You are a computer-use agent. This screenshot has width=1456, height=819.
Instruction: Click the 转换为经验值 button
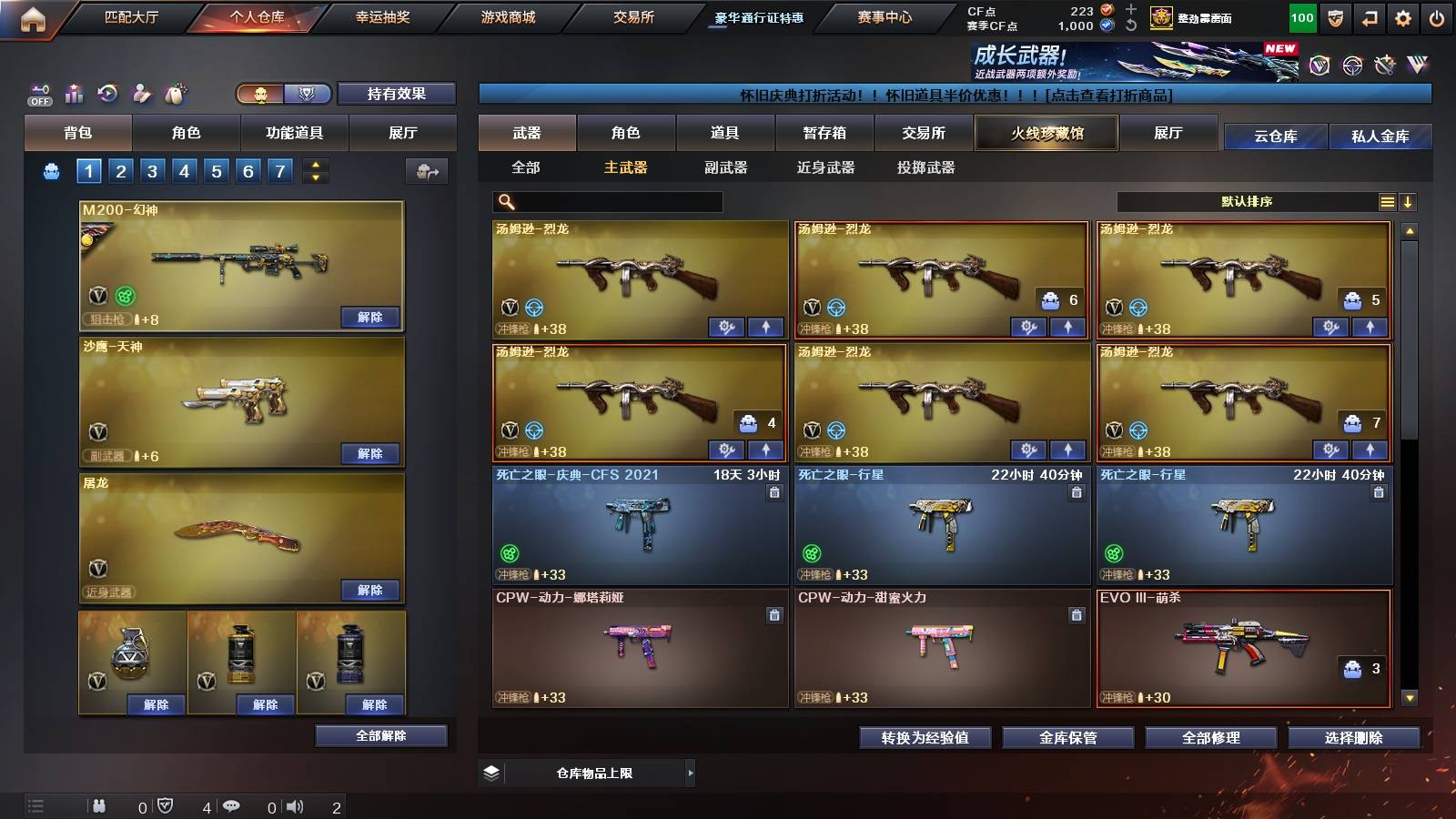(x=926, y=739)
